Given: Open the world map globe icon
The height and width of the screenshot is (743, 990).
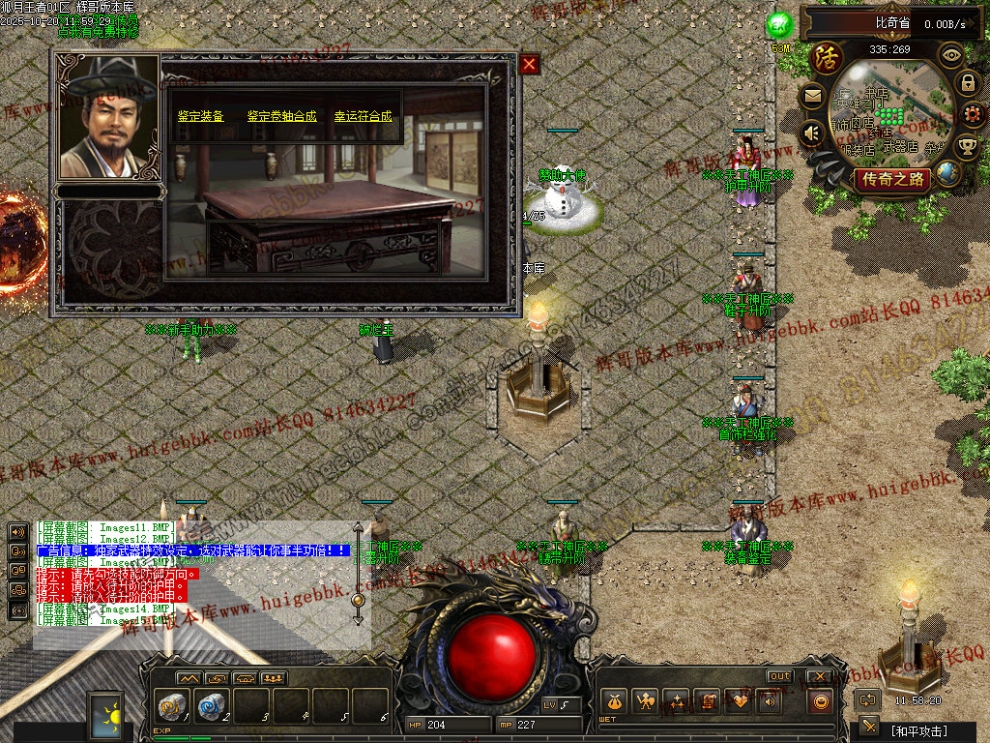Looking at the screenshot, I should (x=947, y=173).
